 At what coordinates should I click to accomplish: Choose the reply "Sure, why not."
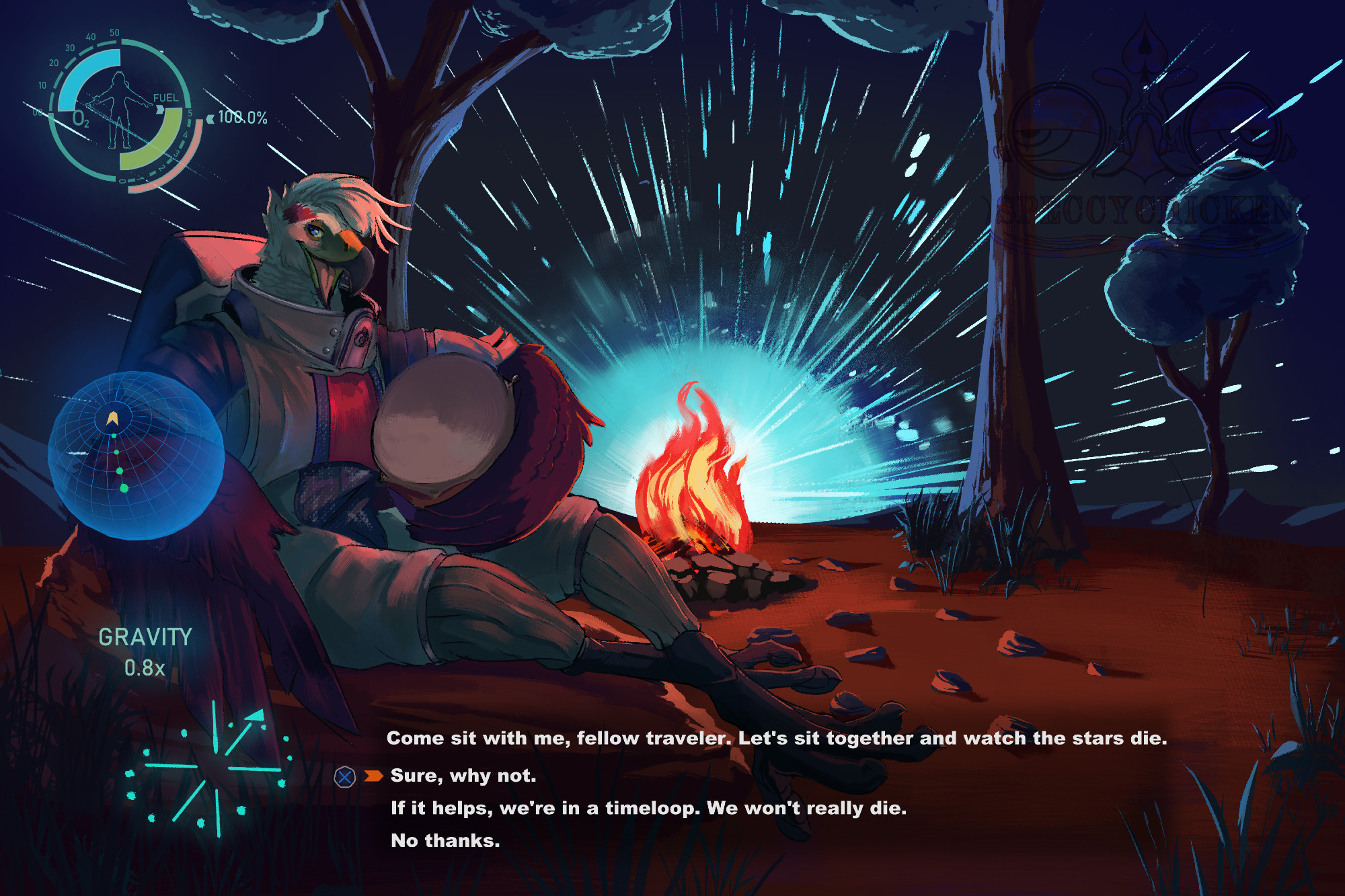pos(463,776)
